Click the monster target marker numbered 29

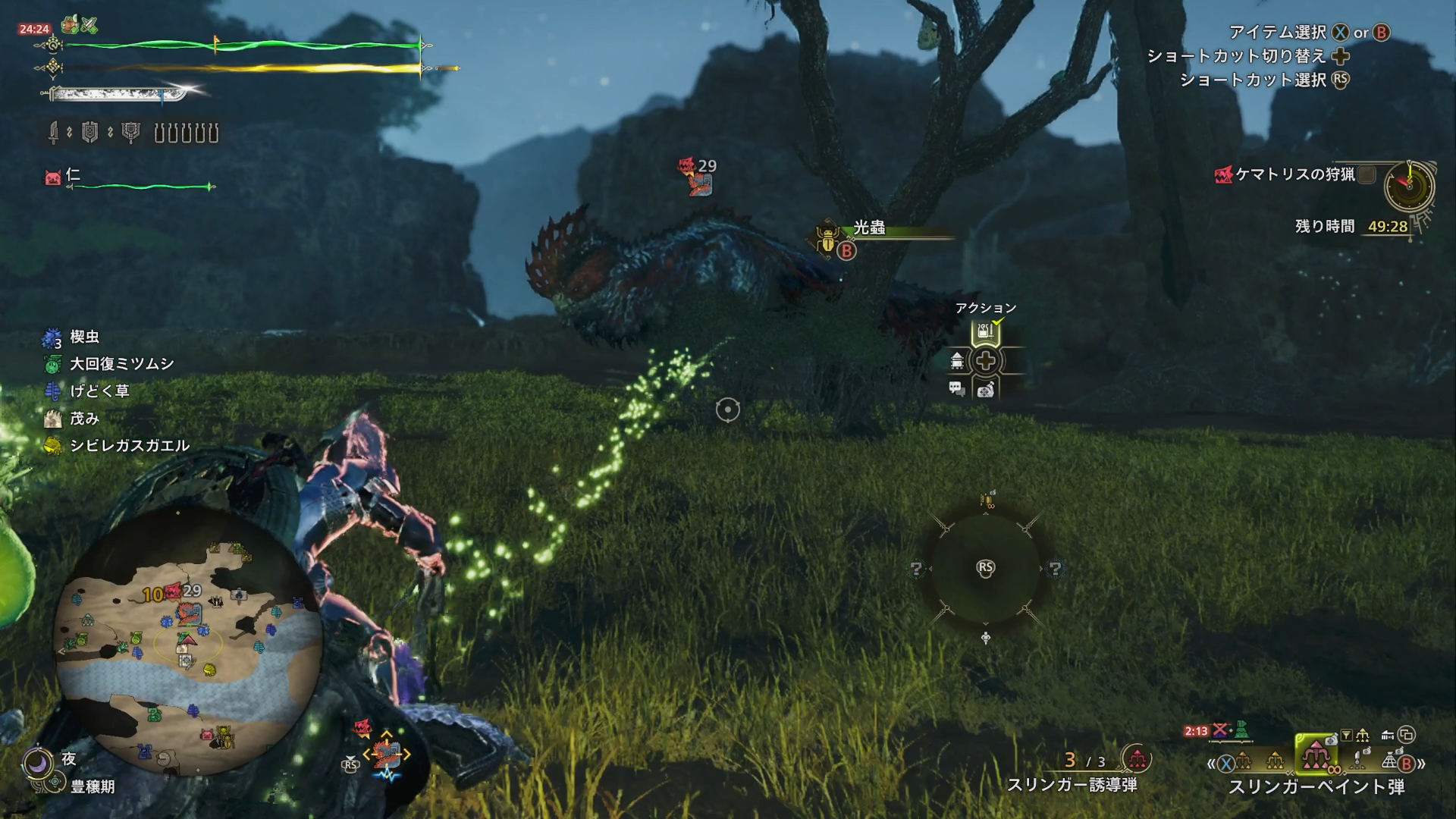pyautogui.click(x=698, y=176)
